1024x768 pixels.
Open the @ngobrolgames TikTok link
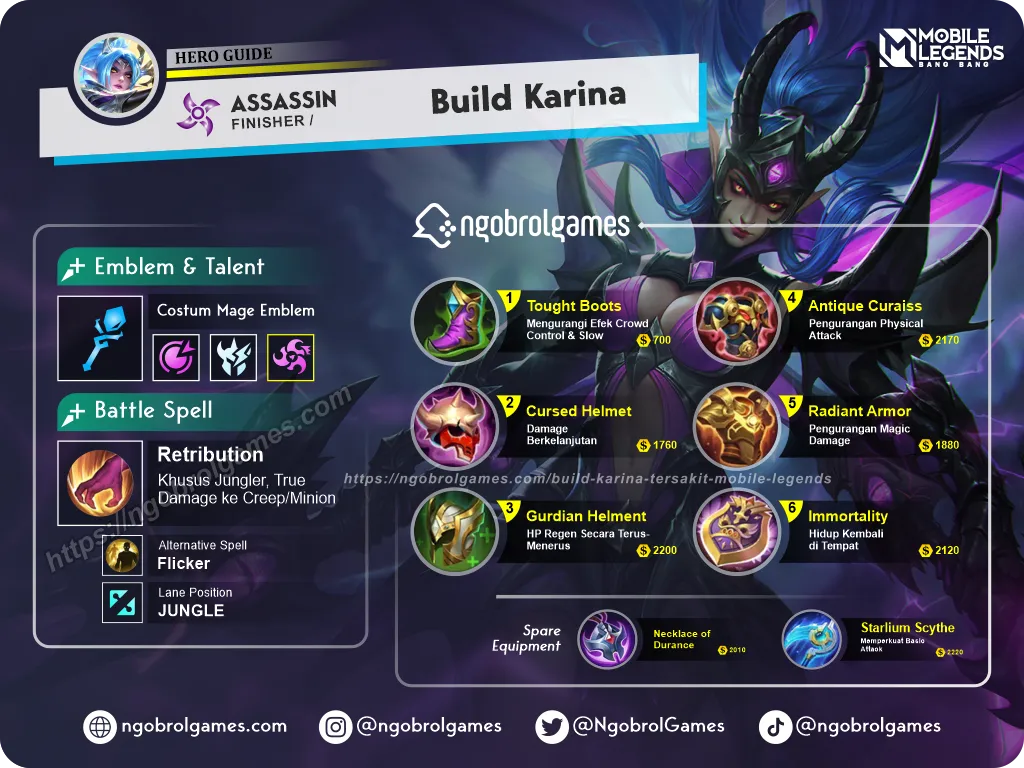click(850, 726)
